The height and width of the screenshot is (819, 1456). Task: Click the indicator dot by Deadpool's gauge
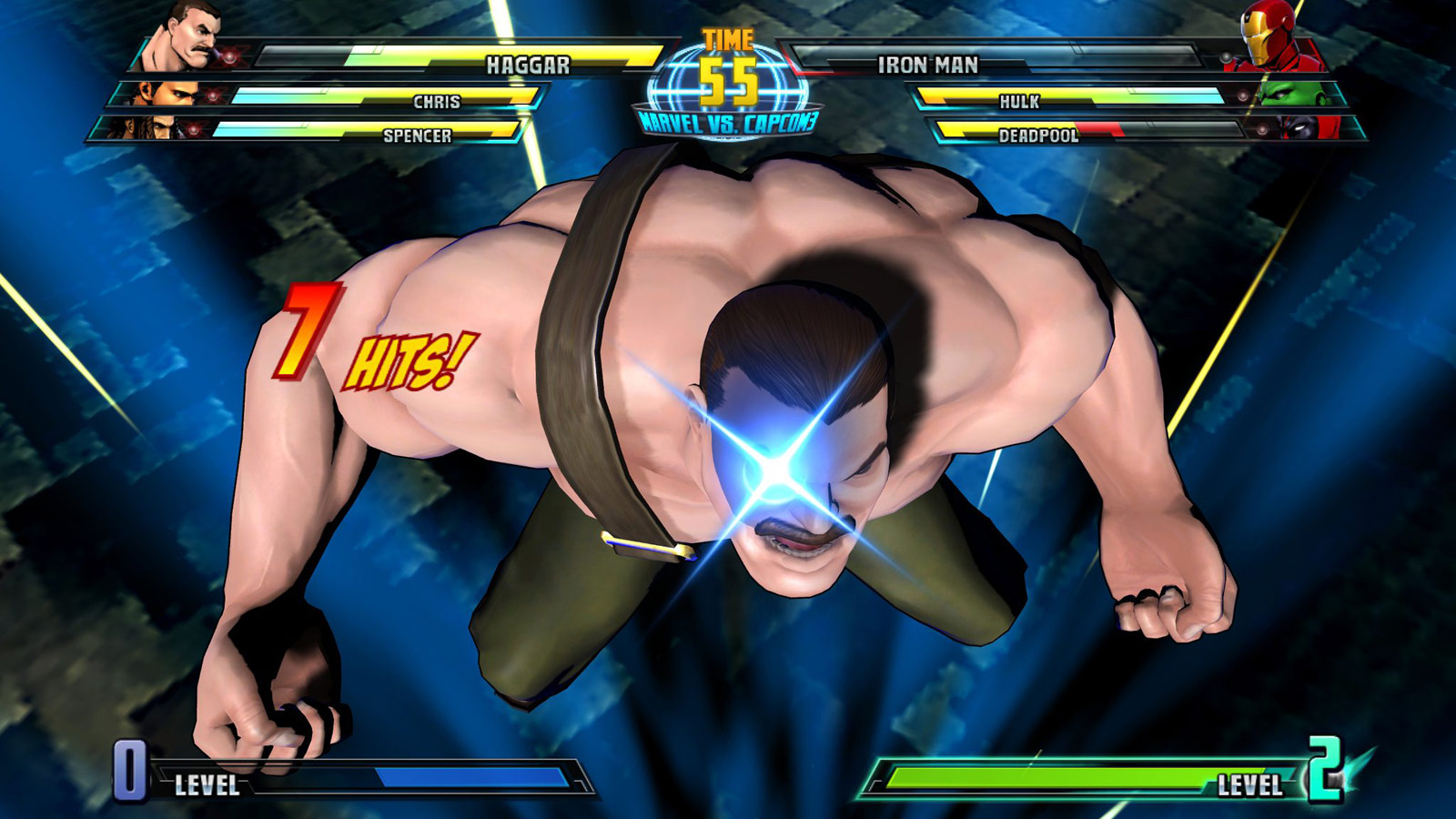tap(1260, 131)
